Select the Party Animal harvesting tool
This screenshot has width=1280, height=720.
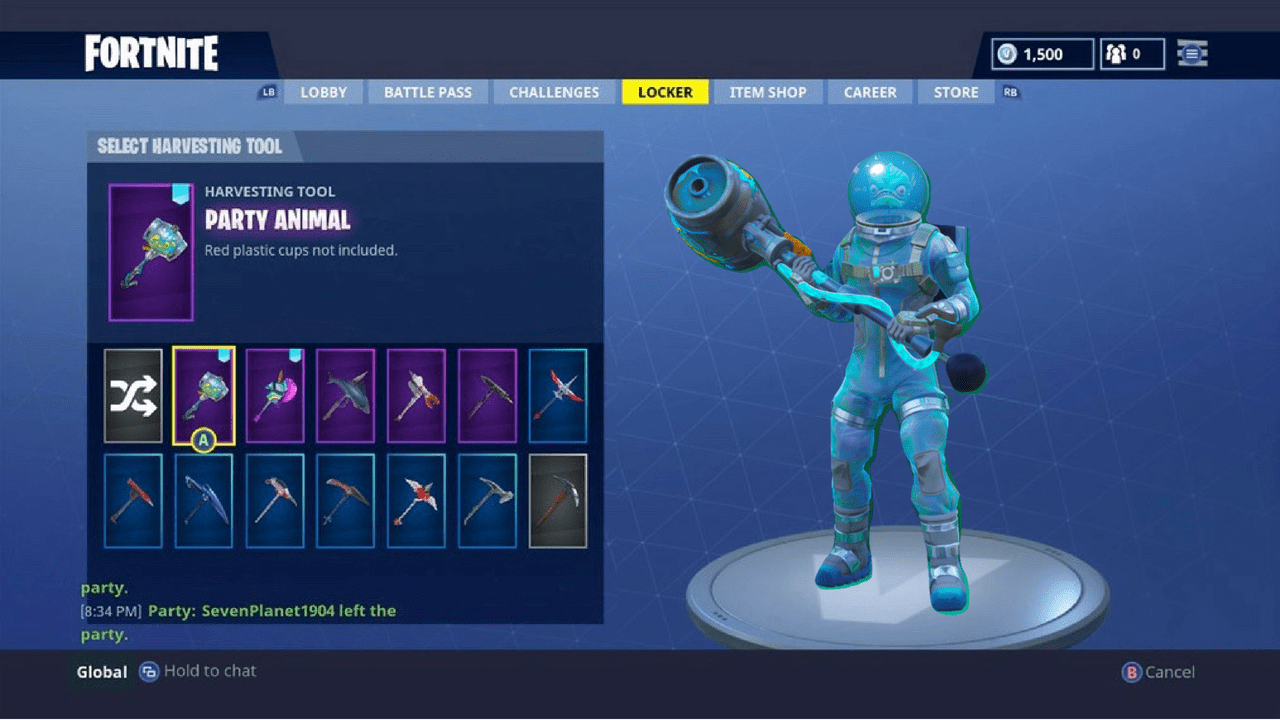click(x=204, y=396)
